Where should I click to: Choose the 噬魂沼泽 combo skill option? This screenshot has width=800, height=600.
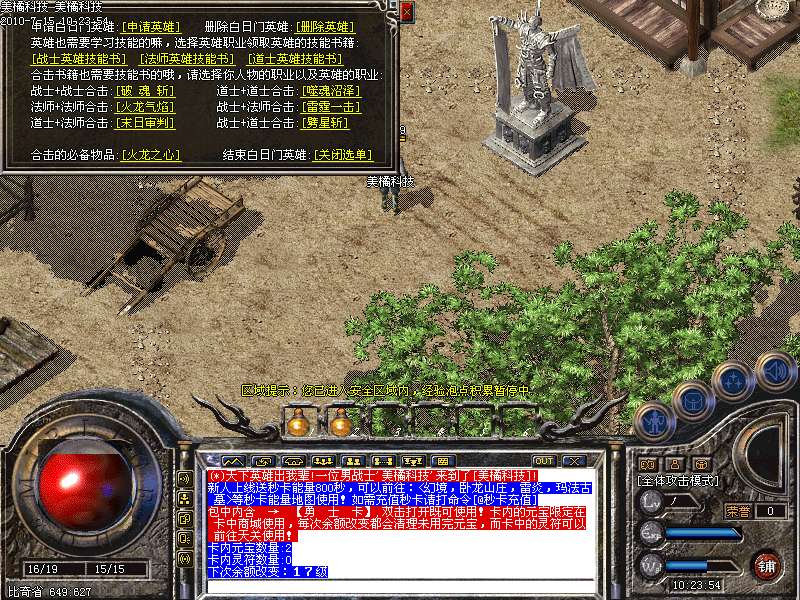pos(331,91)
